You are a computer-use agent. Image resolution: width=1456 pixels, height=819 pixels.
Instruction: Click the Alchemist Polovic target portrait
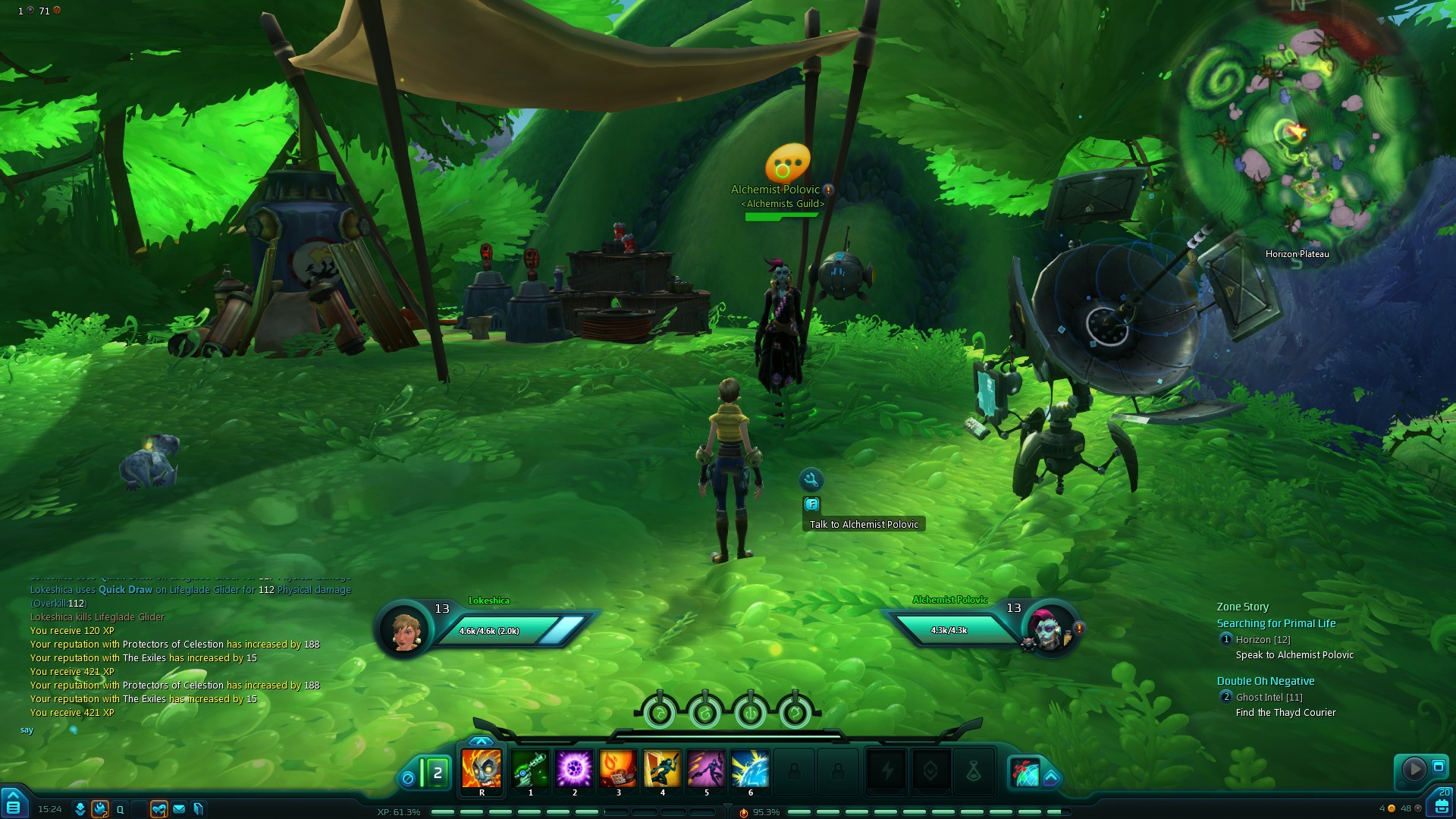(x=1049, y=629)
